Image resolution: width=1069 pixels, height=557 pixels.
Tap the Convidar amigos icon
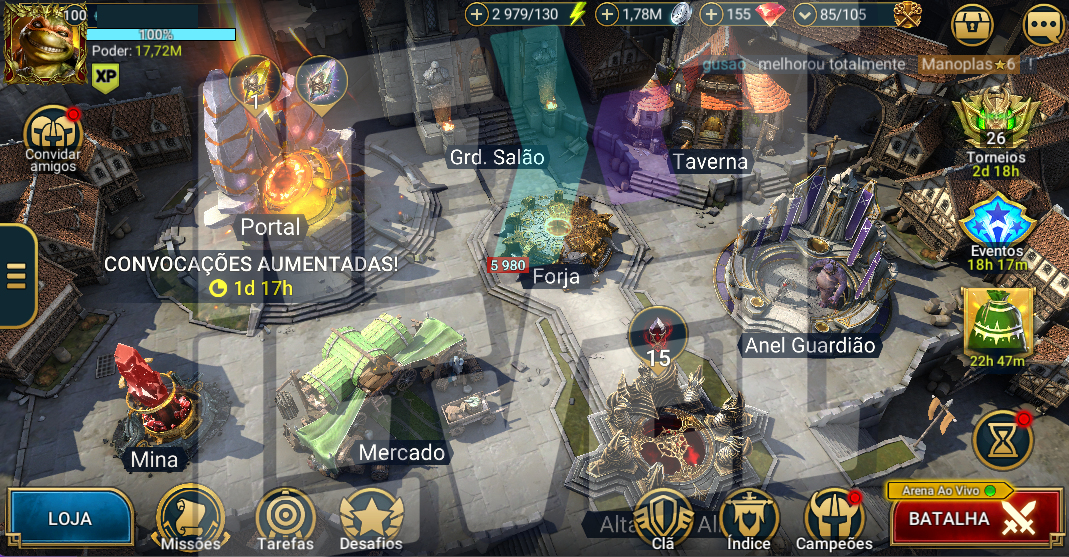point(52,133)
